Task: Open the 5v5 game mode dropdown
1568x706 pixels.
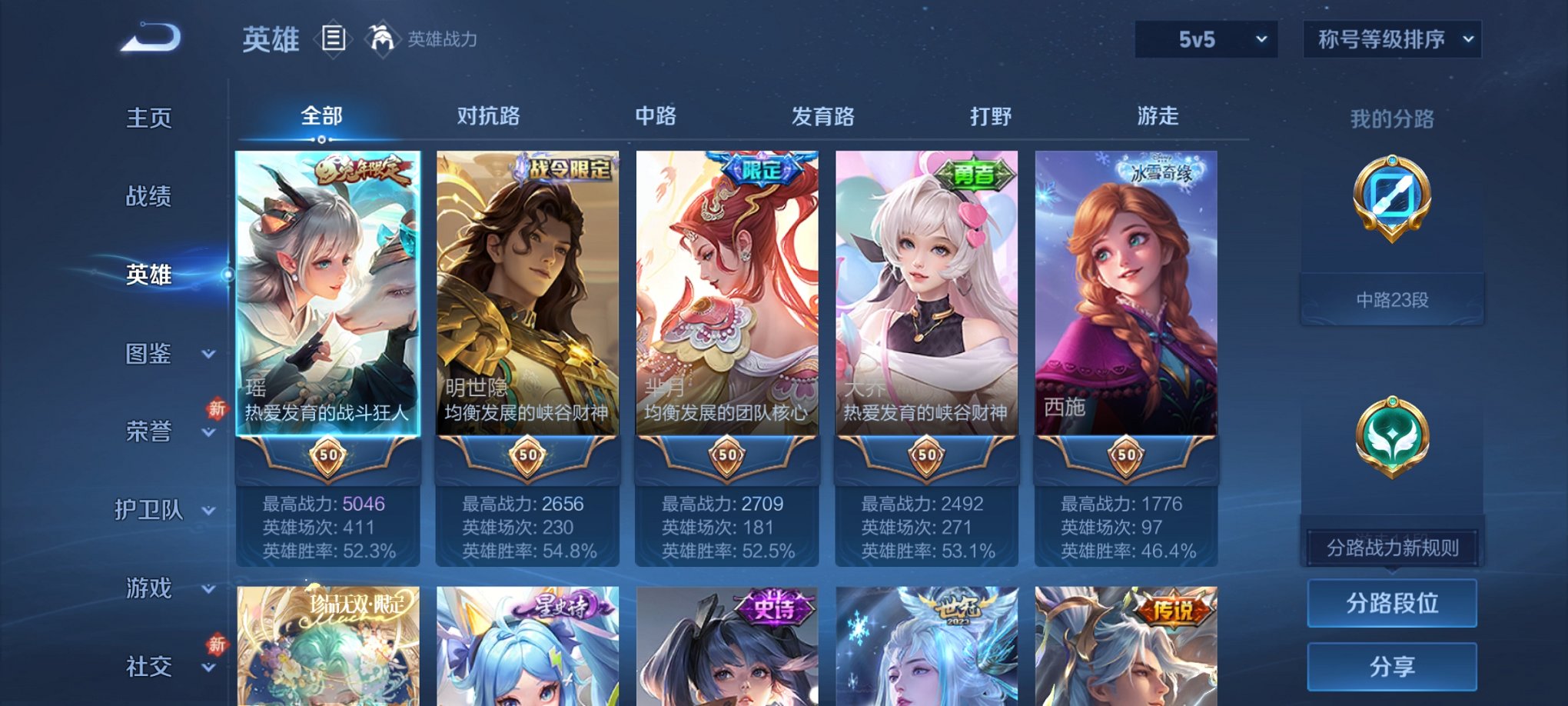Action: pos(1205,38)
